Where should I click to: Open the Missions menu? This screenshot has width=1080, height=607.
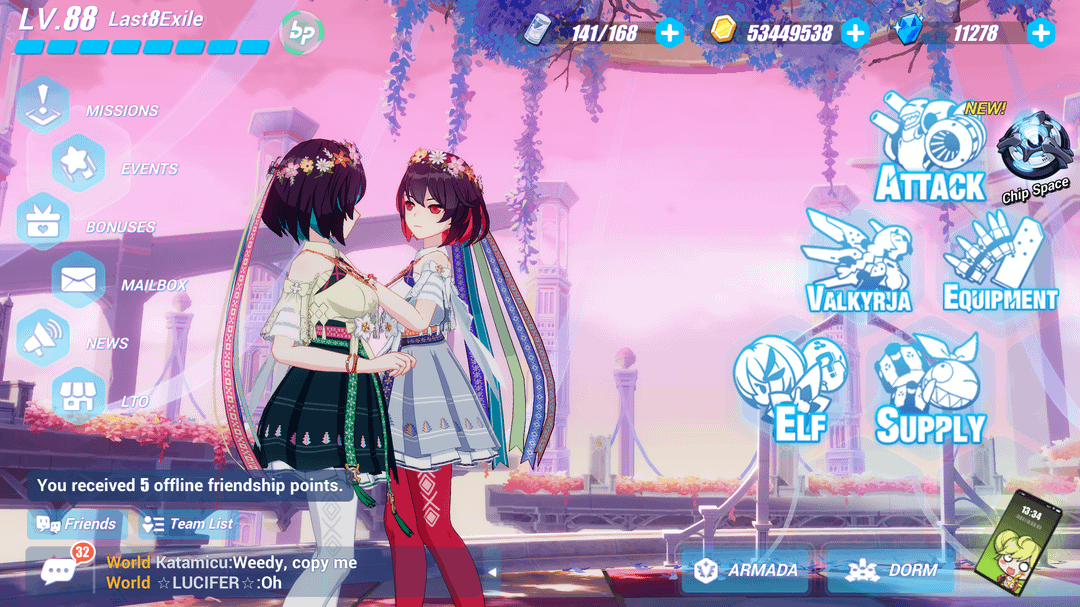click(44, 105)
